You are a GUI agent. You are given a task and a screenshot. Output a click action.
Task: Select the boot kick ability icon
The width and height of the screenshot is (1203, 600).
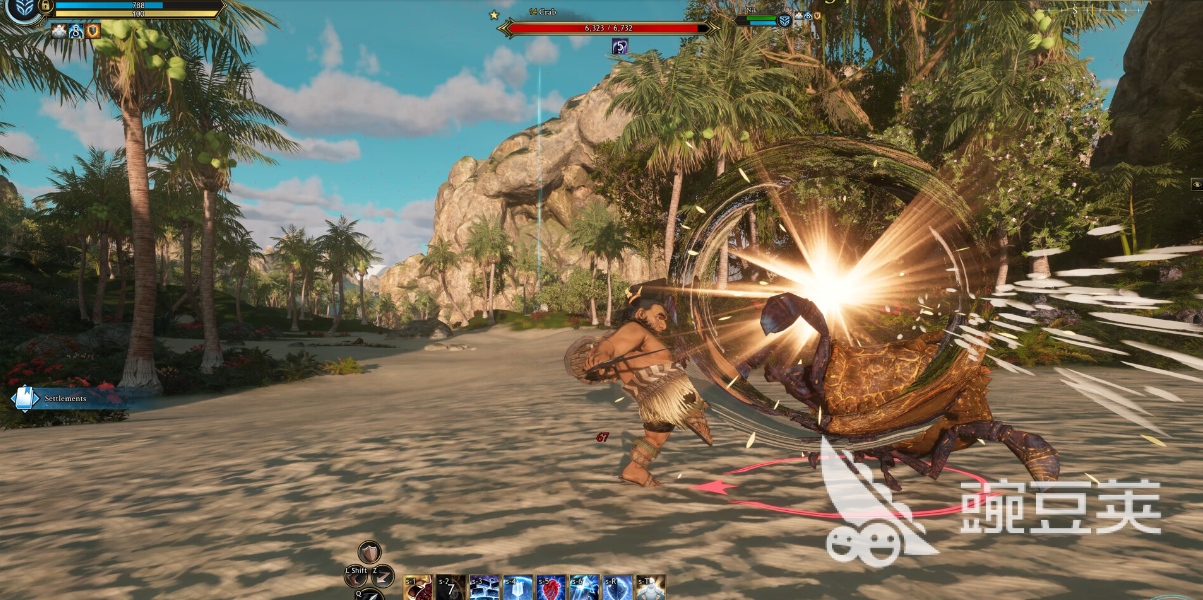tap(355, 576)
